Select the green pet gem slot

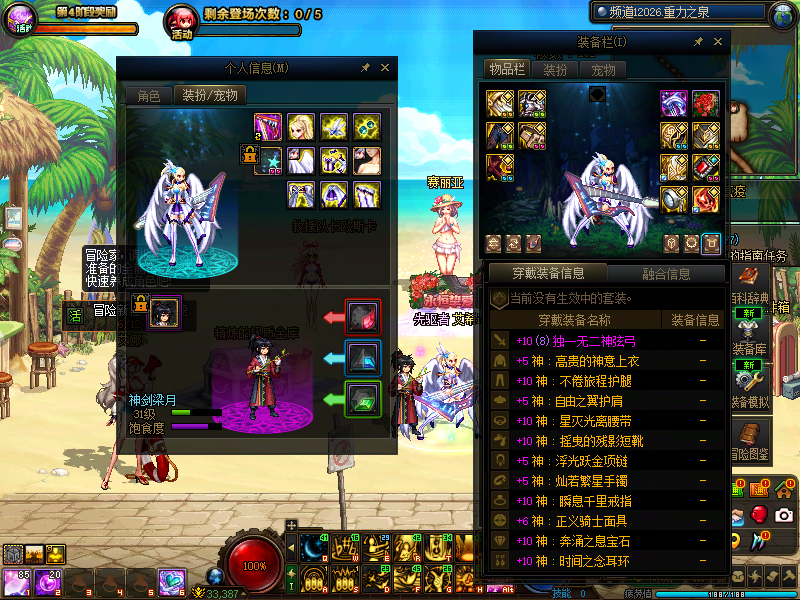point(361,397)
